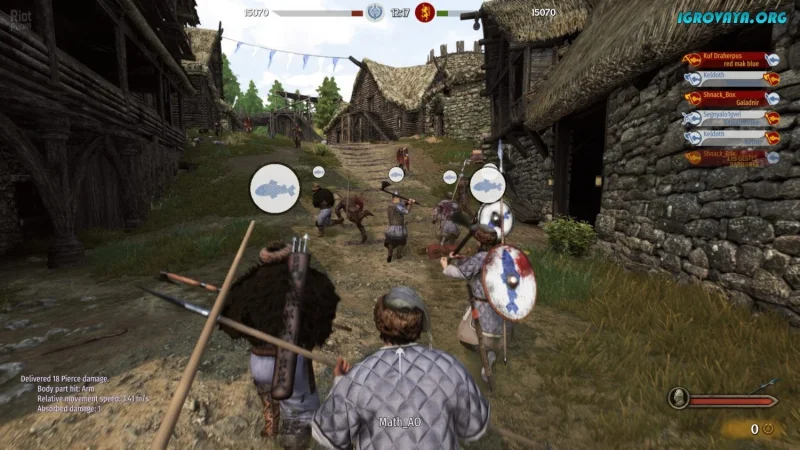Click the Riot Pixels watermark logo
This screenshot has height=450, width=800.
(16, 14)
